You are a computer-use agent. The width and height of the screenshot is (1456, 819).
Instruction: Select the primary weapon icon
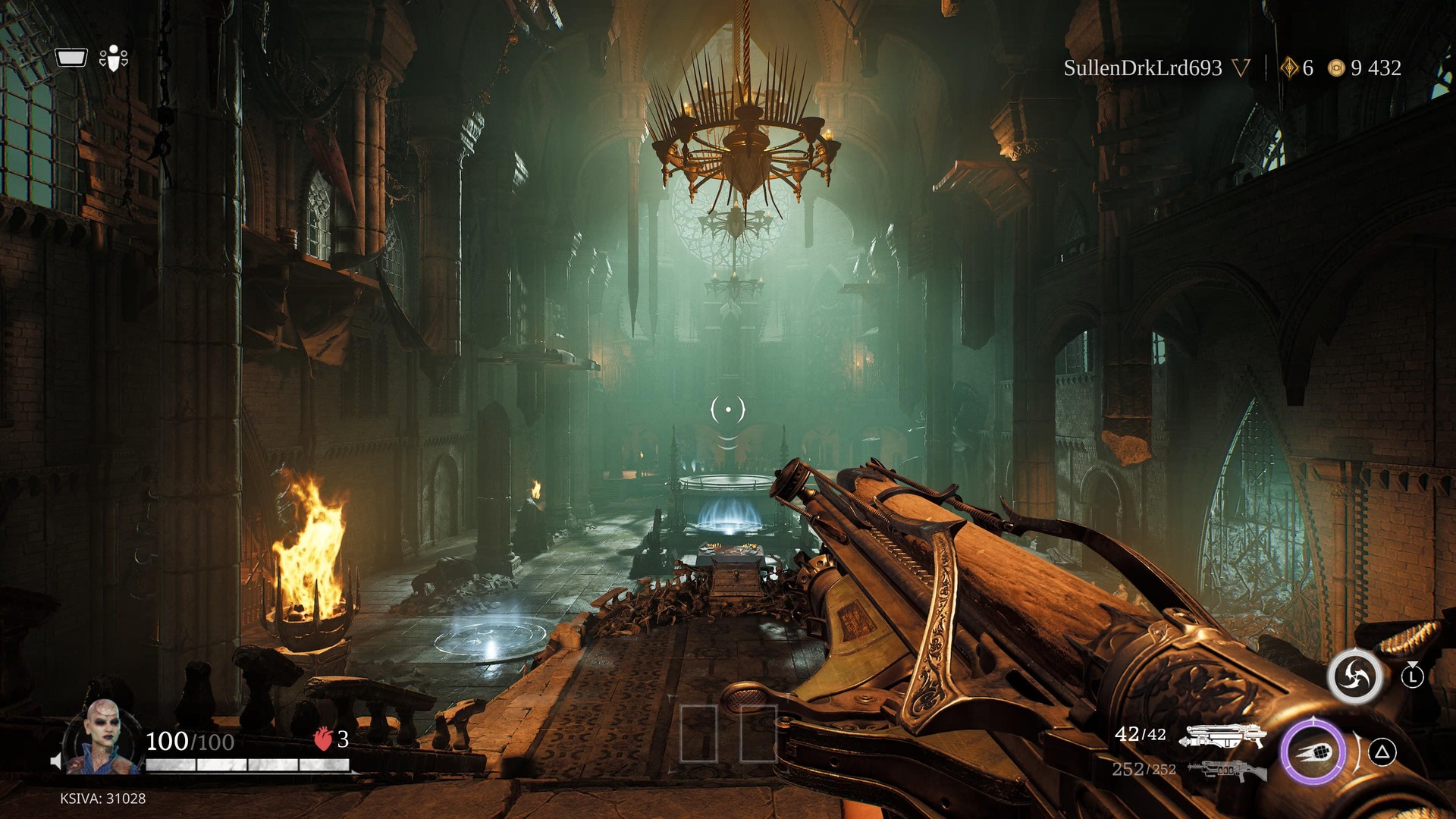click(x=1222, y=736)
